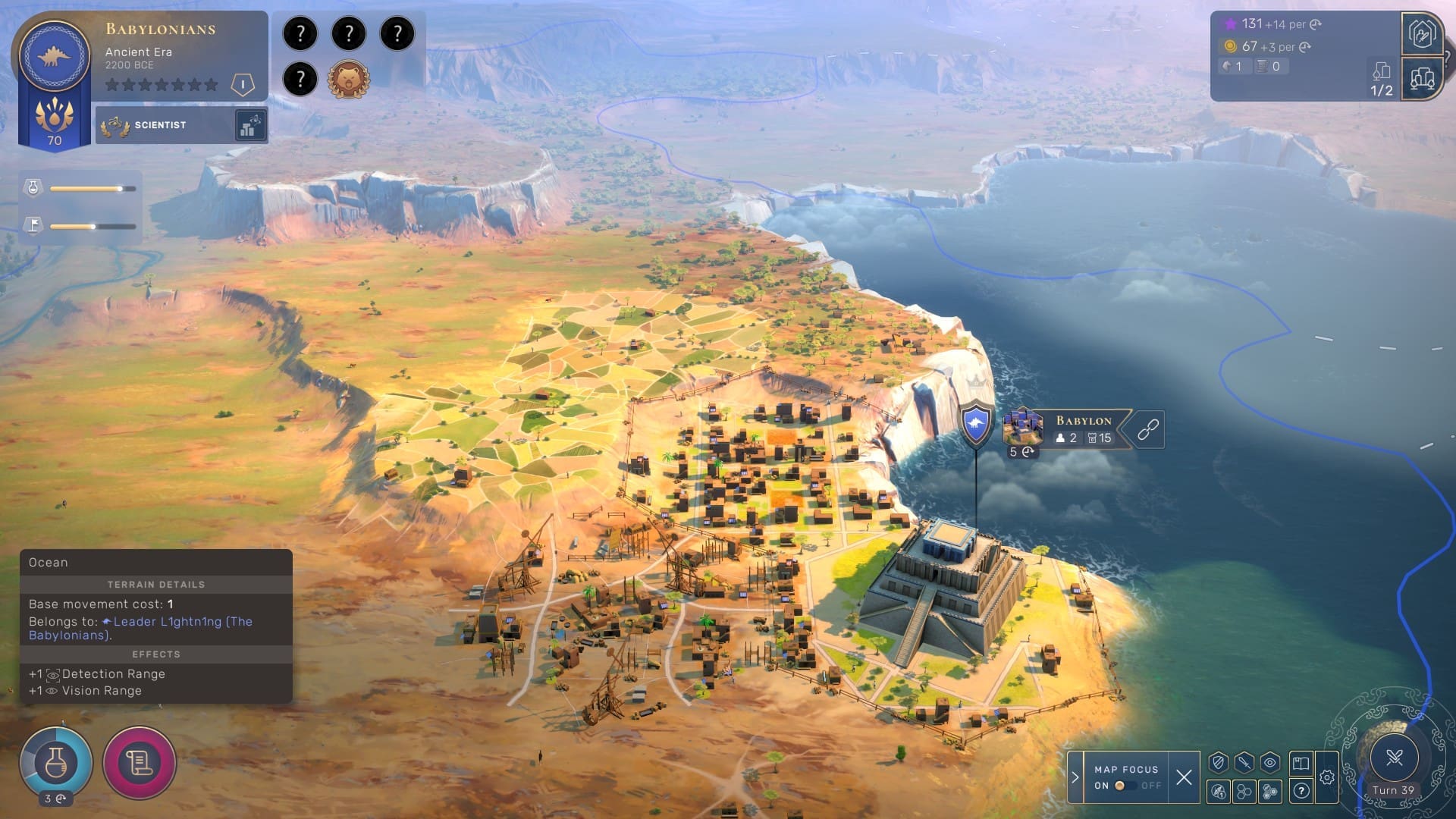Open the civics scroll button
The image size is (1456, 819).
pos(140,762)
